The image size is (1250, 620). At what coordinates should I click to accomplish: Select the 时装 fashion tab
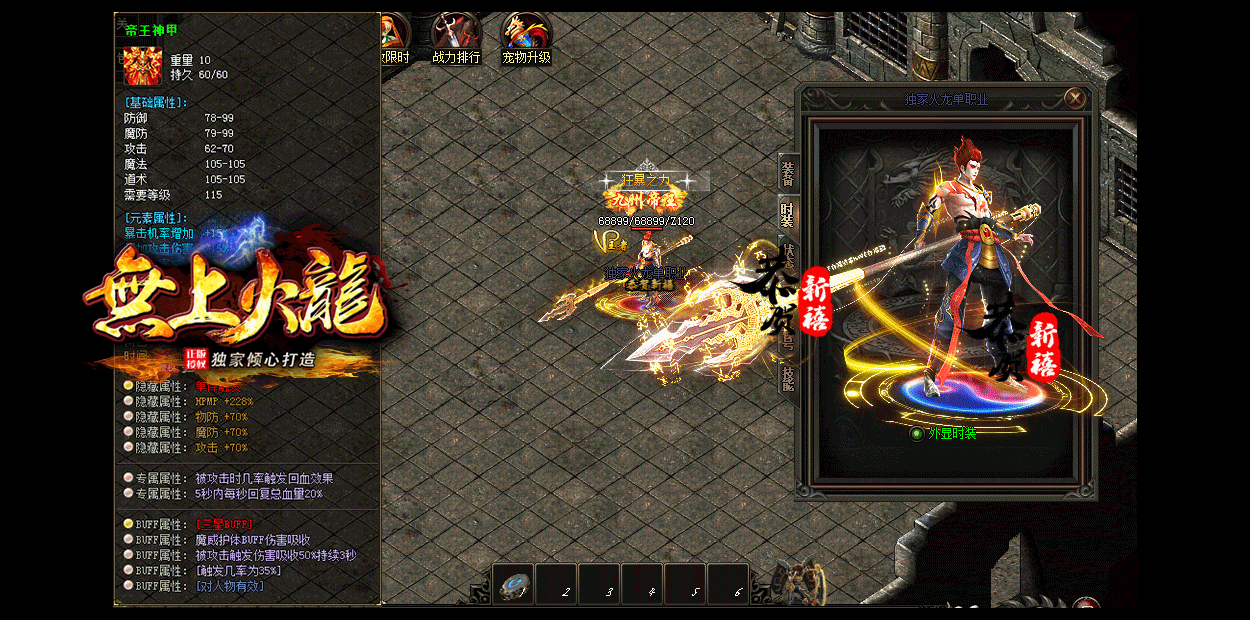pyautogui.click(x=788, y=212)
